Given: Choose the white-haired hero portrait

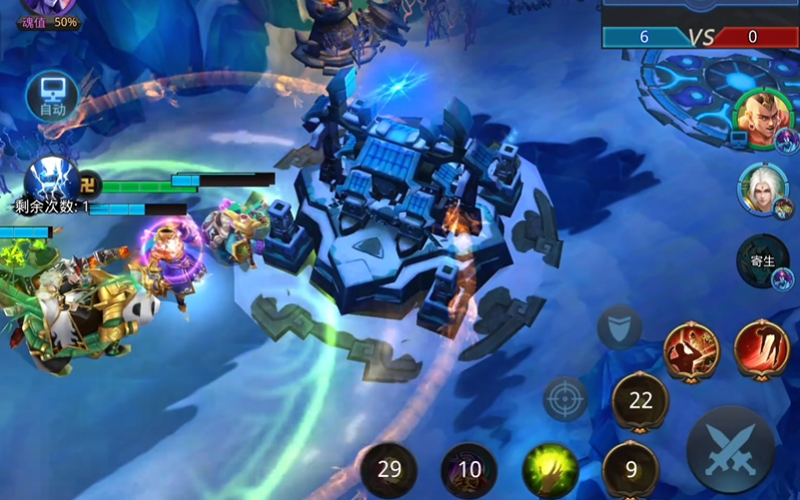Looking at the screenshot, I should [x=761, y=188].
